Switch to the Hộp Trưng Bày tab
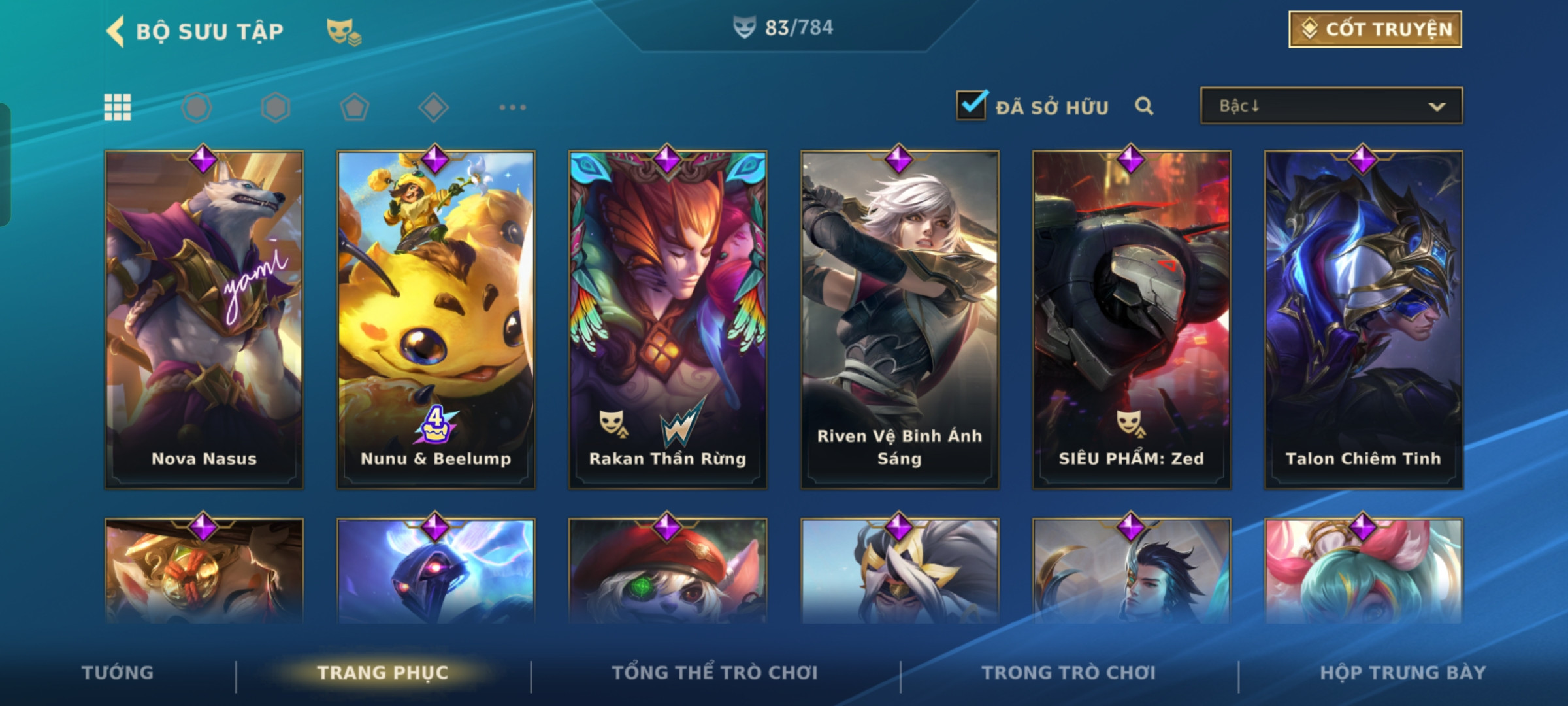The height and width of the screenshot is (706, 1568). 1403,673
